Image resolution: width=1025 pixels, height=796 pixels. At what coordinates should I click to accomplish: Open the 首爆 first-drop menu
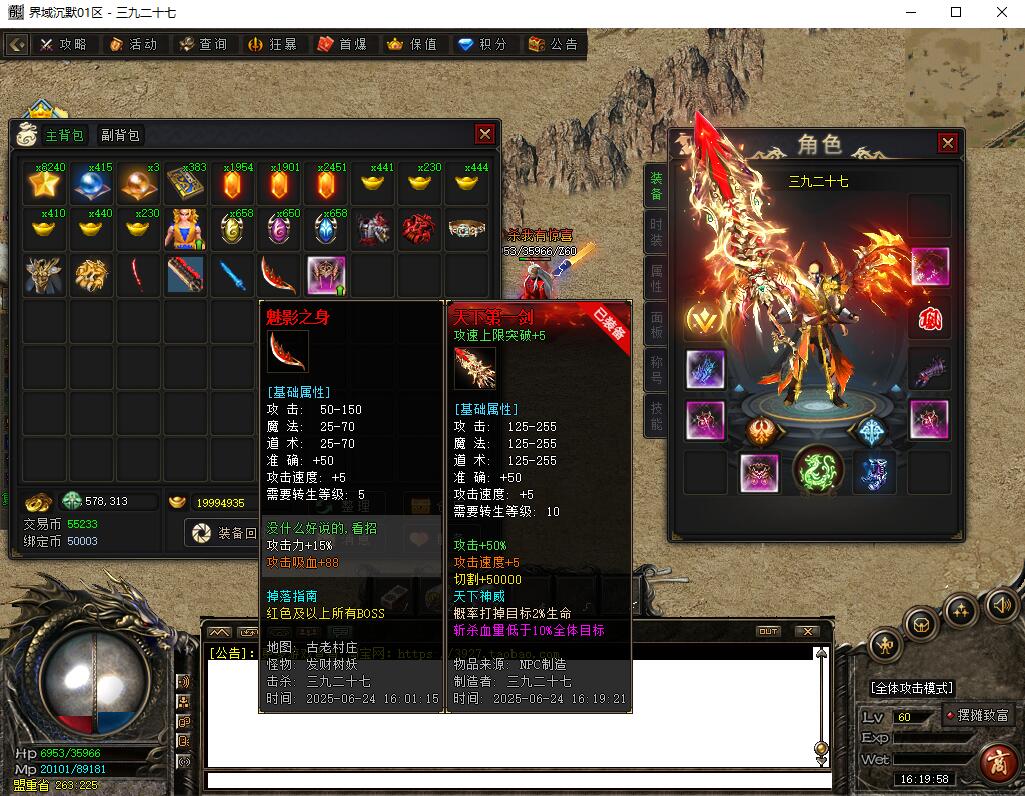(342, 45)
